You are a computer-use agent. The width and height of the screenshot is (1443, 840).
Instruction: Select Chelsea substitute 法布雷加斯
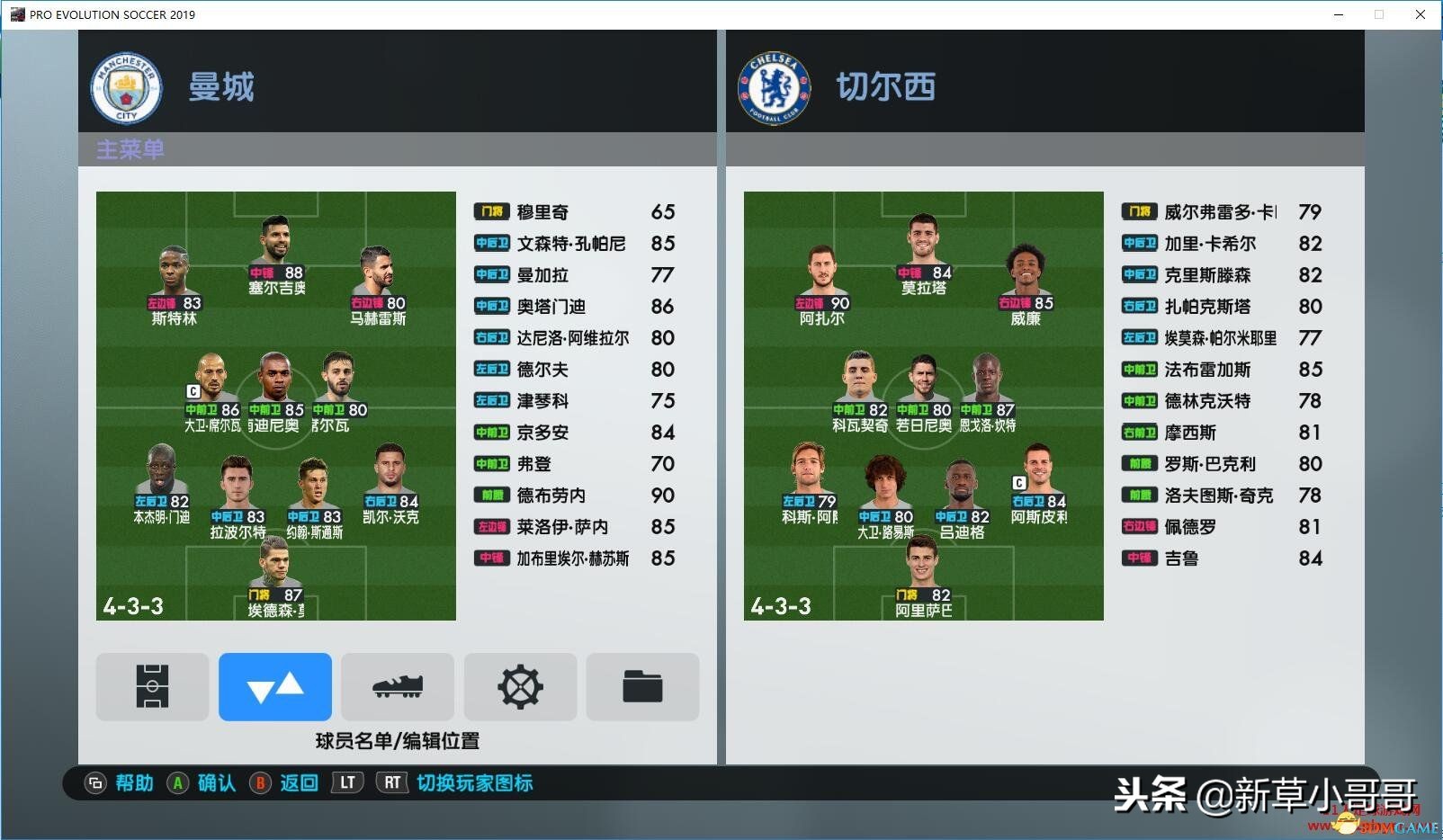1222,370
